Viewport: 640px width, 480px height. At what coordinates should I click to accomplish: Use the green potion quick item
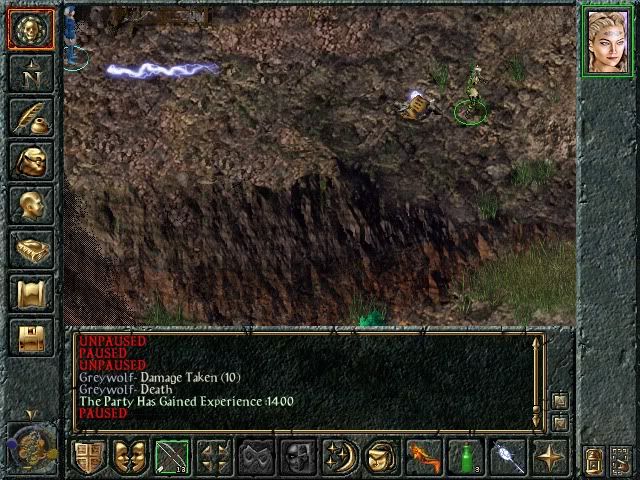point(465,458)
